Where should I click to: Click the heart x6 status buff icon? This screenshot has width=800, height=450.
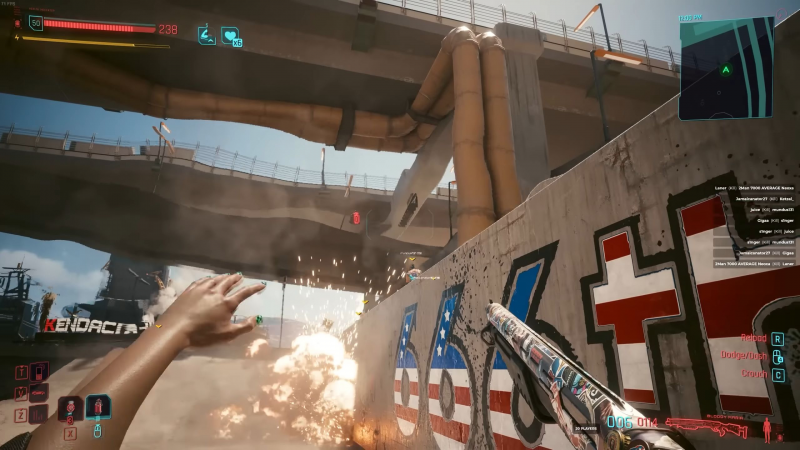coord(231,36)
